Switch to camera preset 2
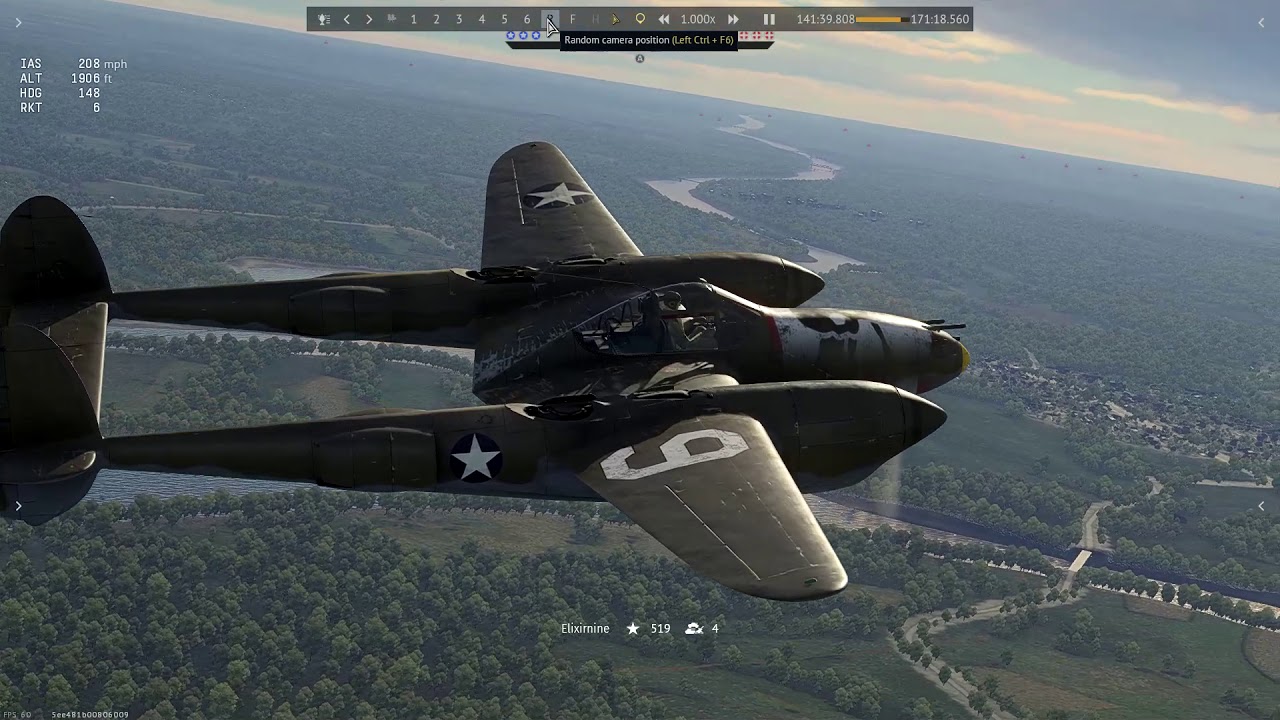 pos(436,19)
